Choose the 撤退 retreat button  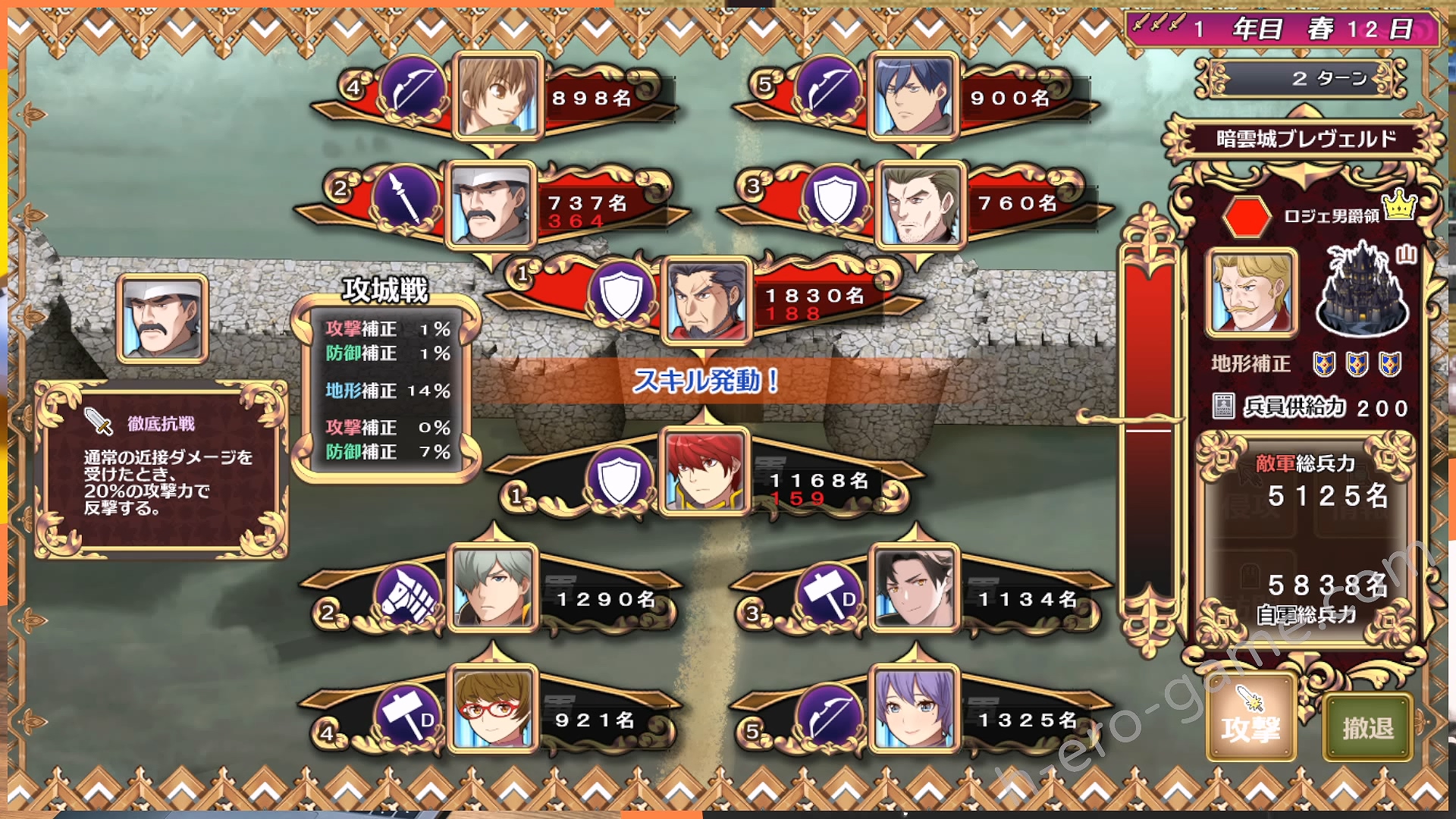[1368, 727]
